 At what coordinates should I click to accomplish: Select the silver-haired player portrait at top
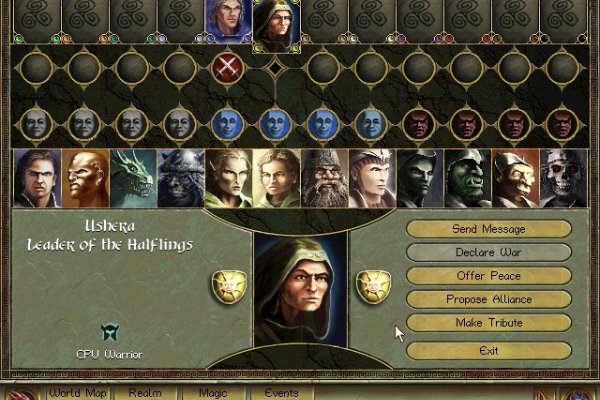point(228,19)
